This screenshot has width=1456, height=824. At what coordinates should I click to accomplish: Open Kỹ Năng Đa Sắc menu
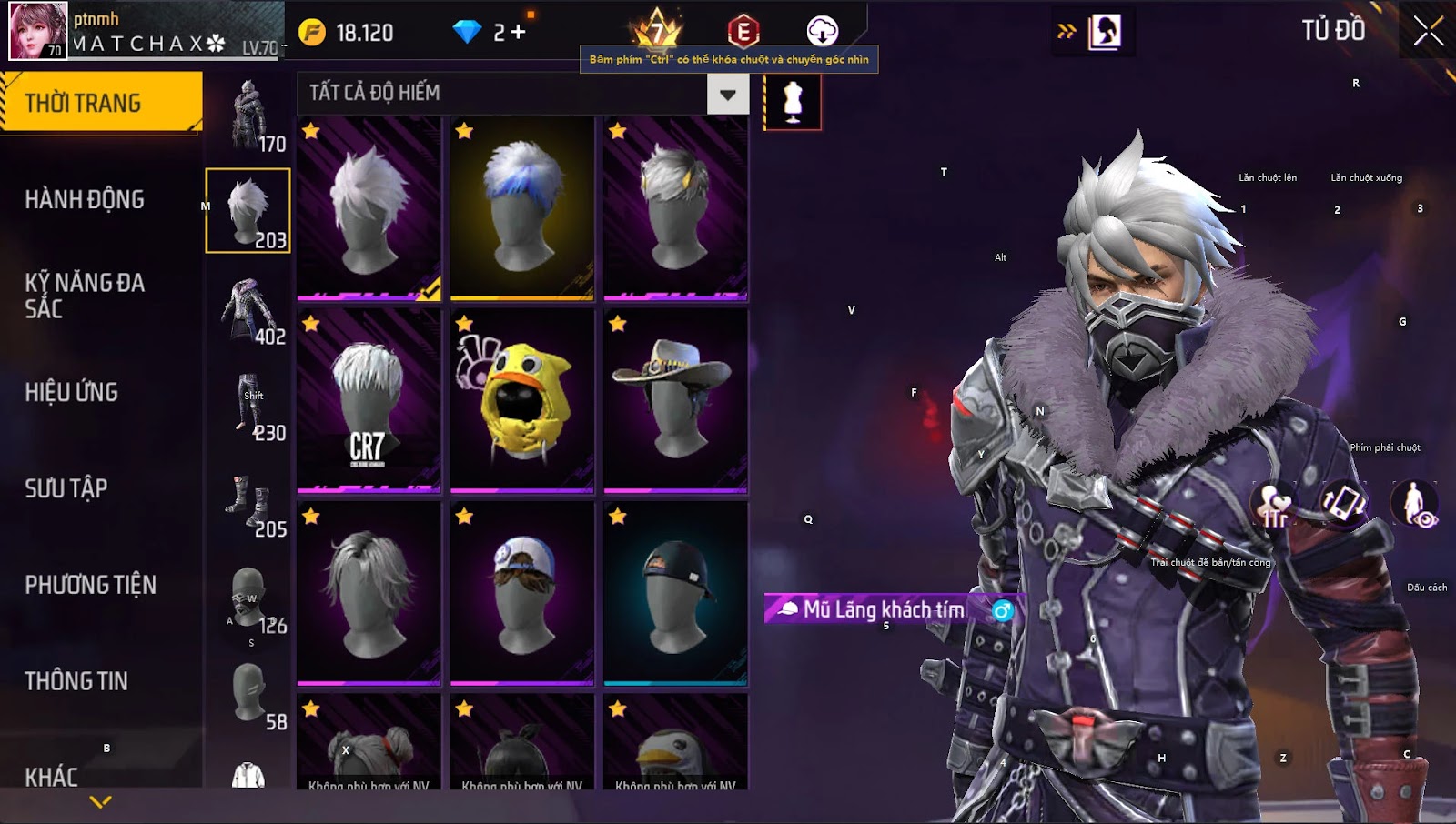point(85,296)
